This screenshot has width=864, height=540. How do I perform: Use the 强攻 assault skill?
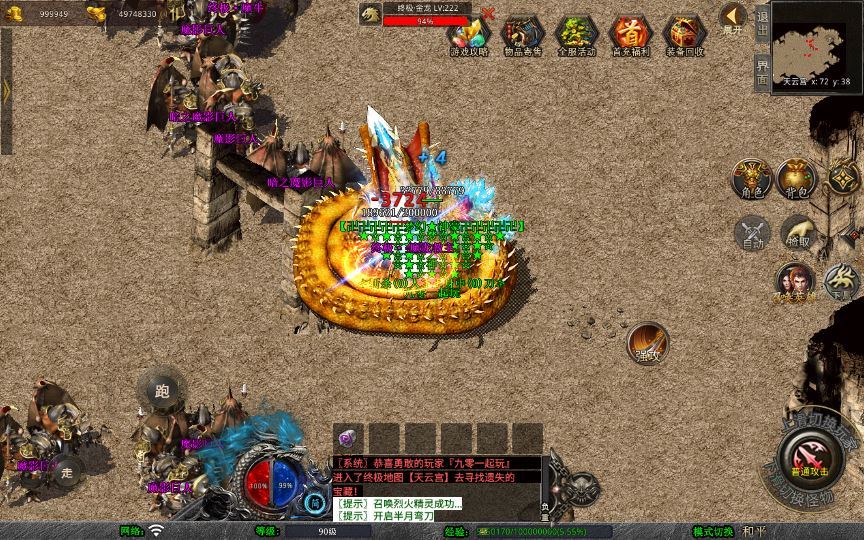(647, 342)
